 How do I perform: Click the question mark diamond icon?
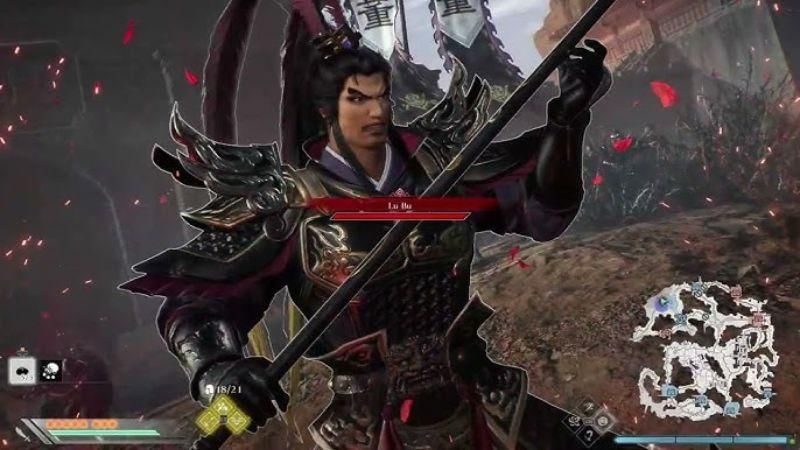(x=588, y=435)
